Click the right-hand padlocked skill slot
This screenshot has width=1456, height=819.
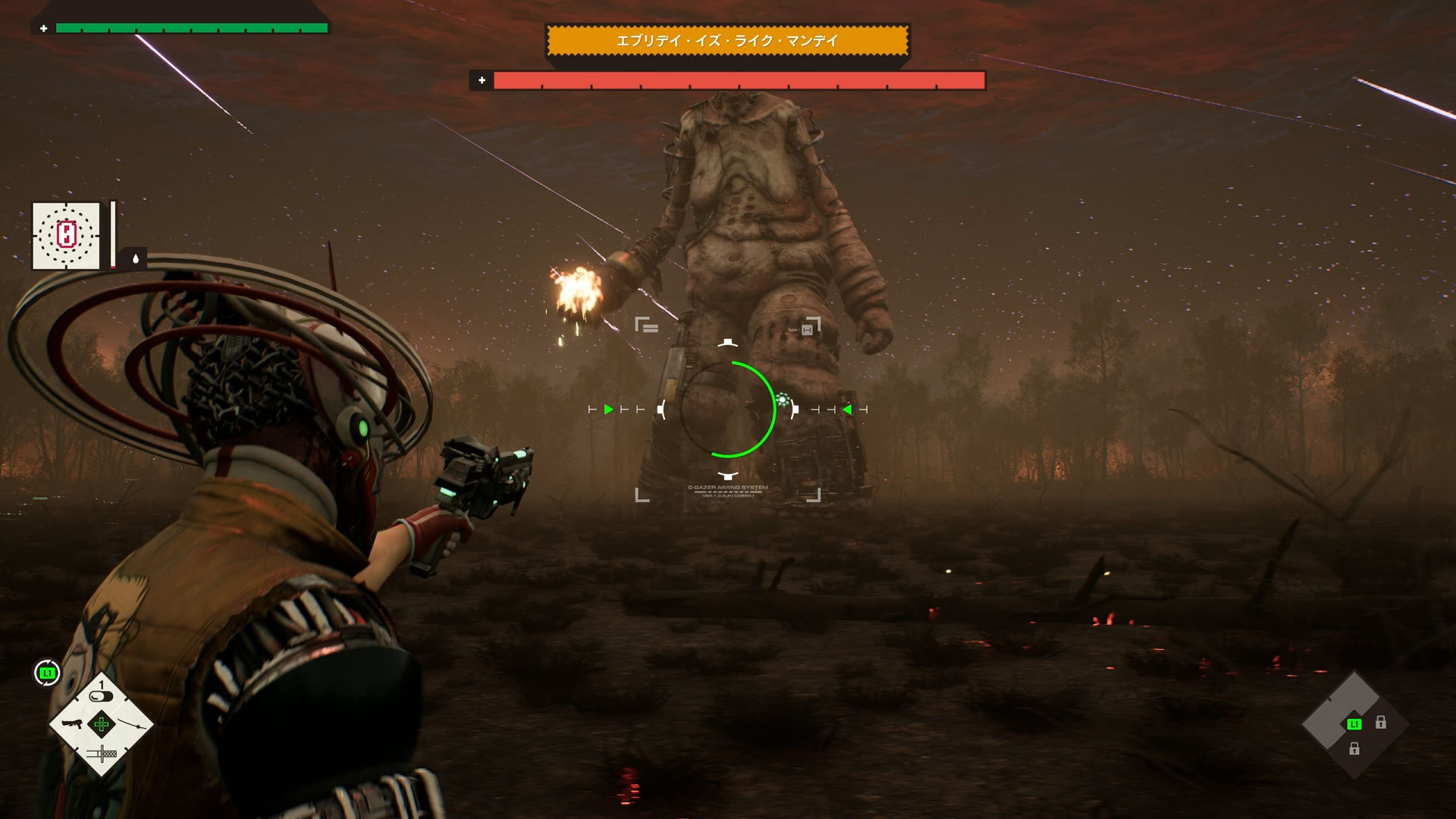pyautogui.click(x=1381, y=723)
